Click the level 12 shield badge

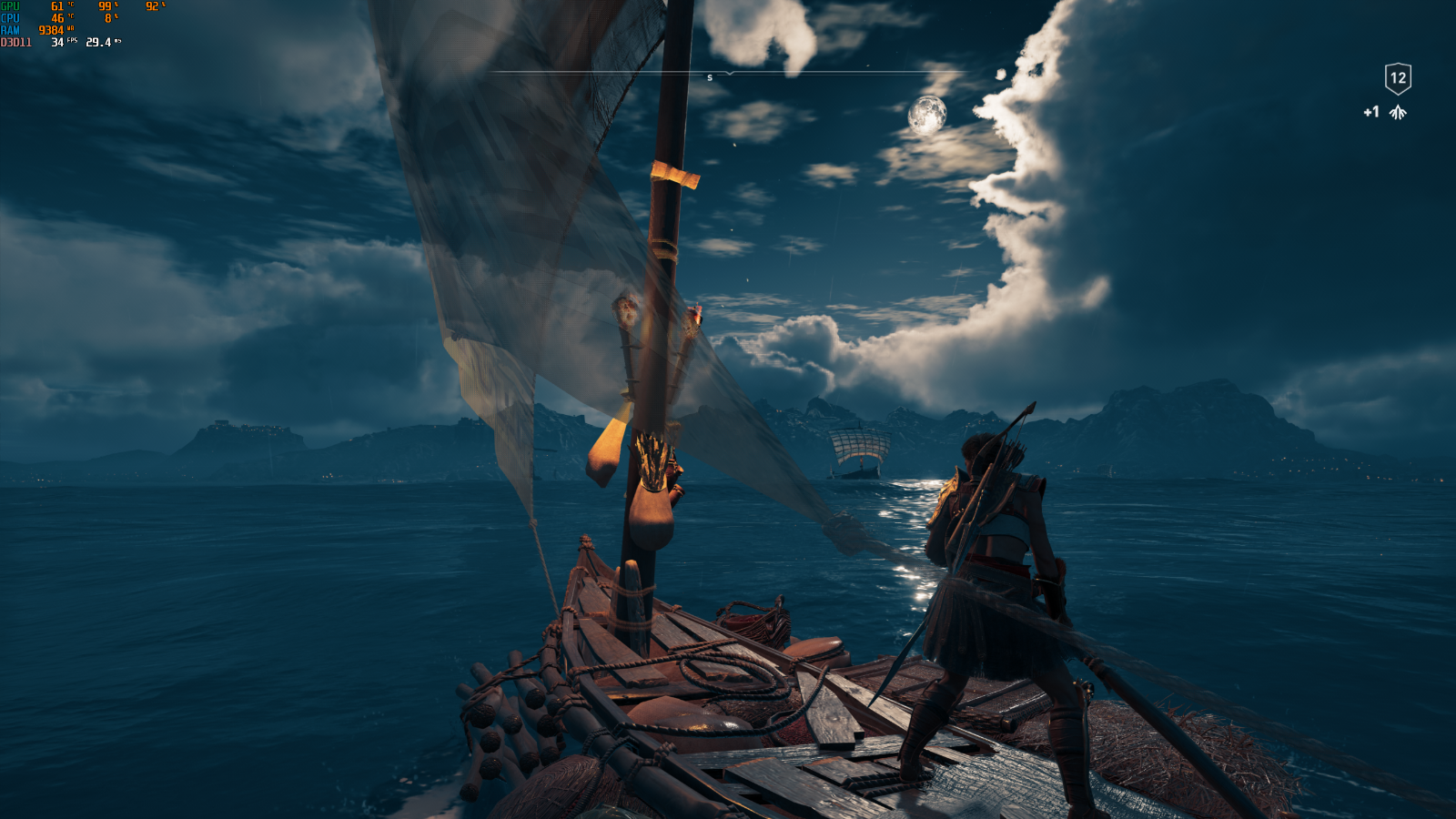pyautogui.click(x=1398, y=78)
